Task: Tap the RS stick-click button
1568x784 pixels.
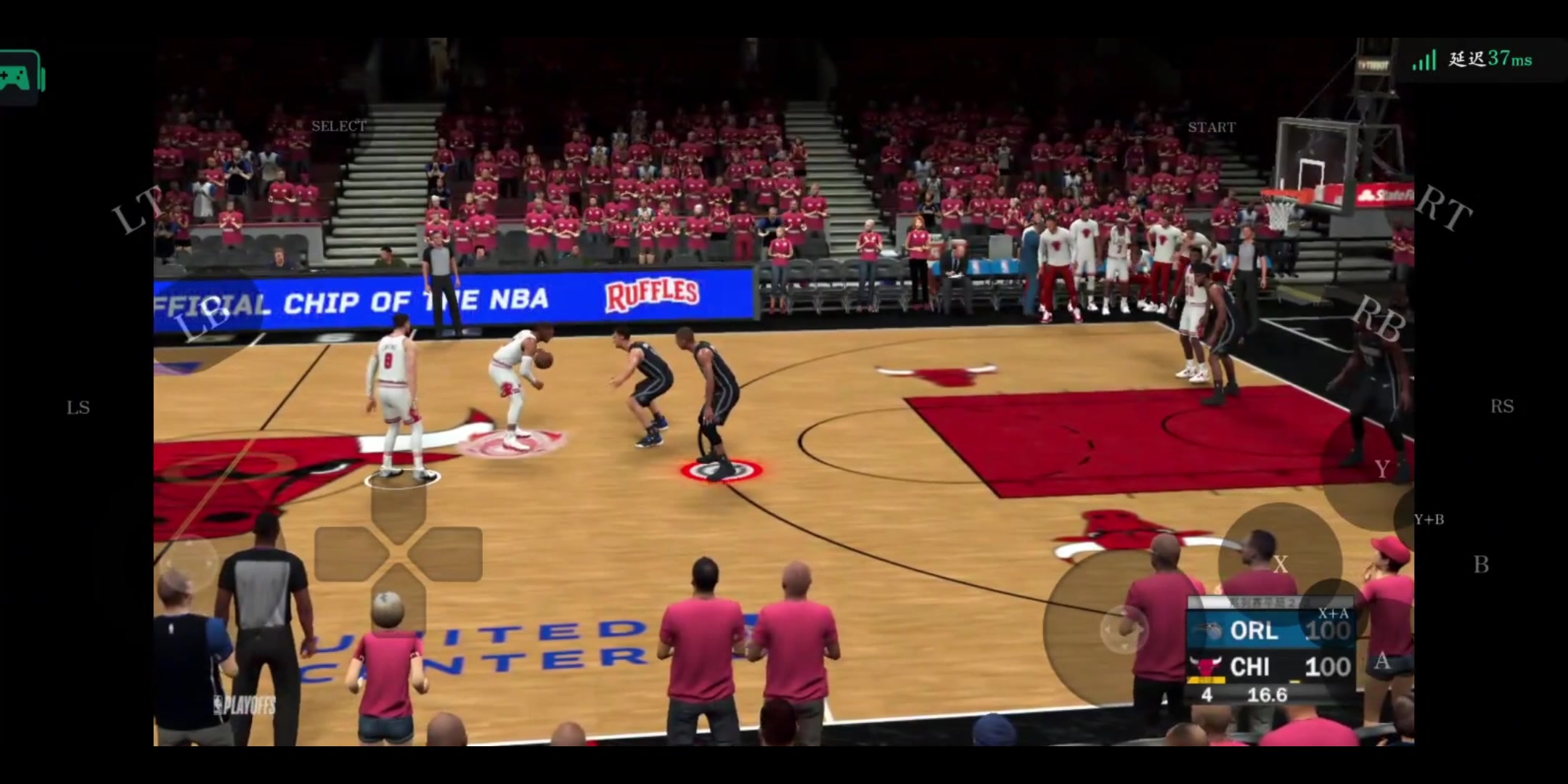Action: (1502, 407)
